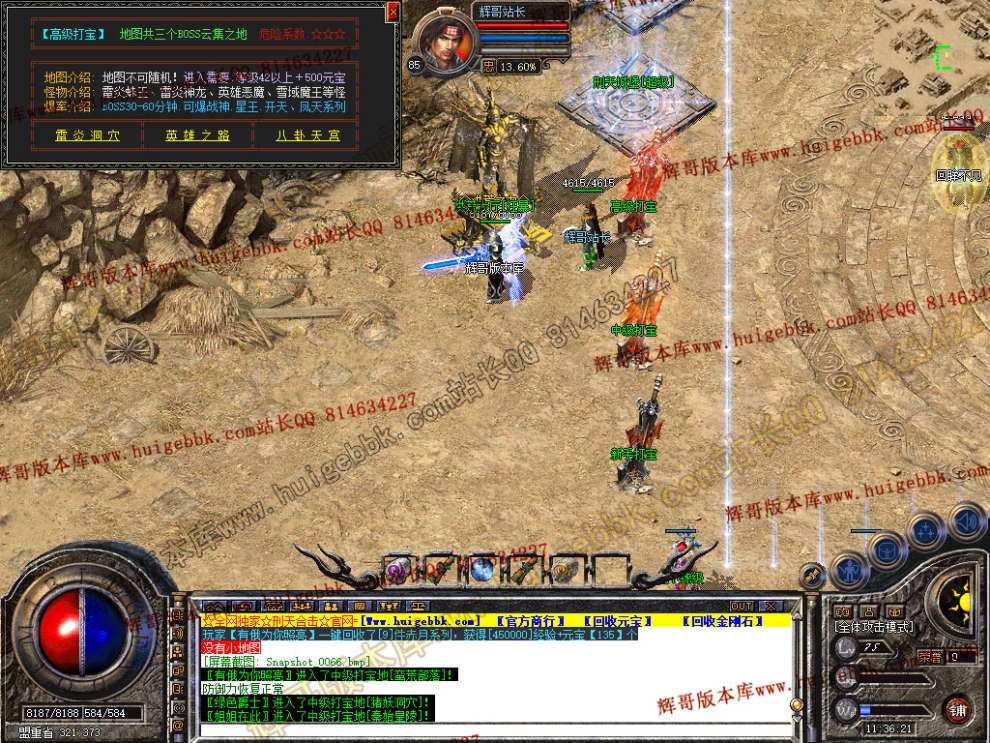Close the 高级打宝 info panel
This screenshot has width=990, height=743.
392,11
